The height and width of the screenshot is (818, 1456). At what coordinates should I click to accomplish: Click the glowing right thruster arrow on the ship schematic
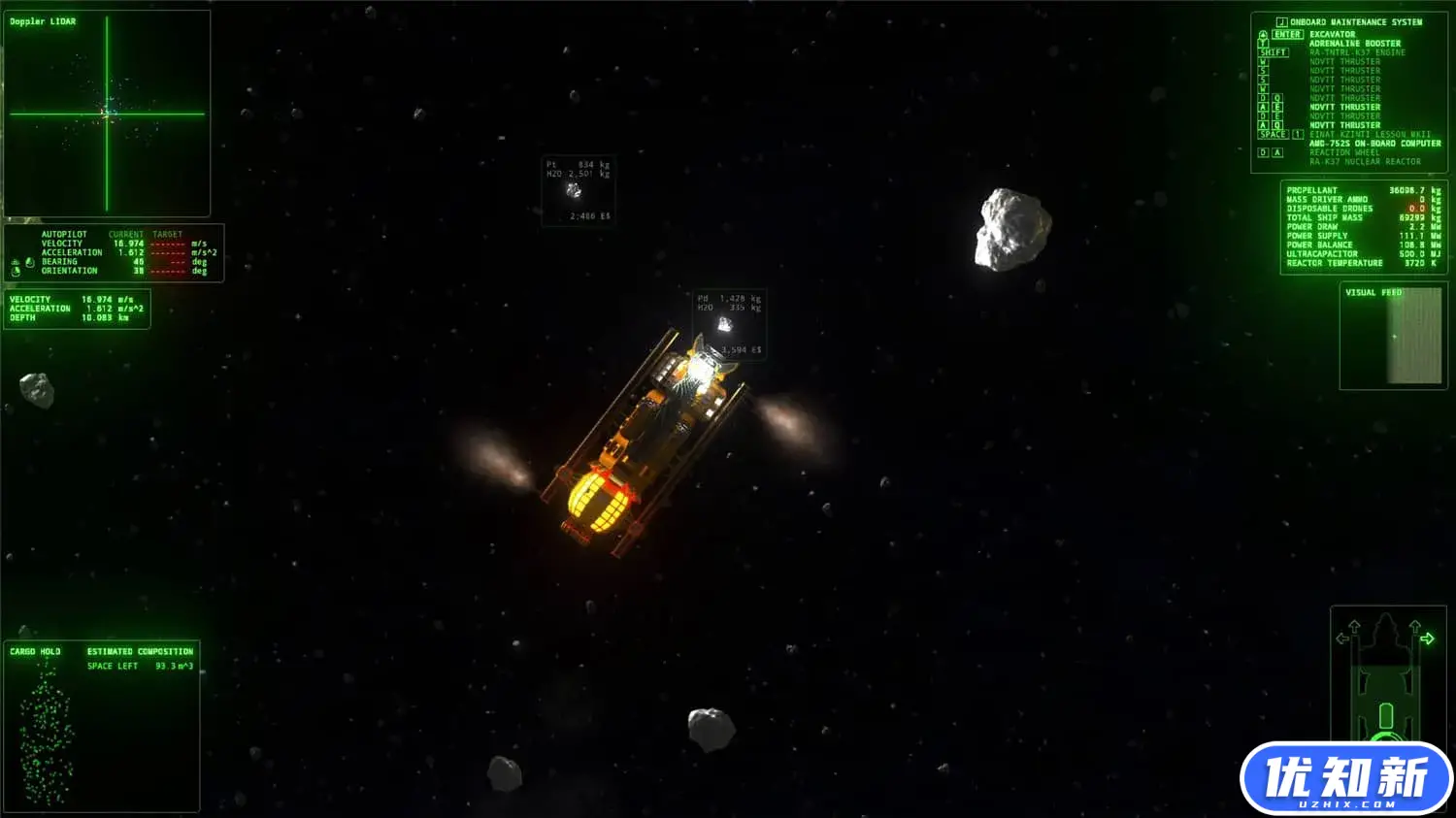pos(1428,638)
